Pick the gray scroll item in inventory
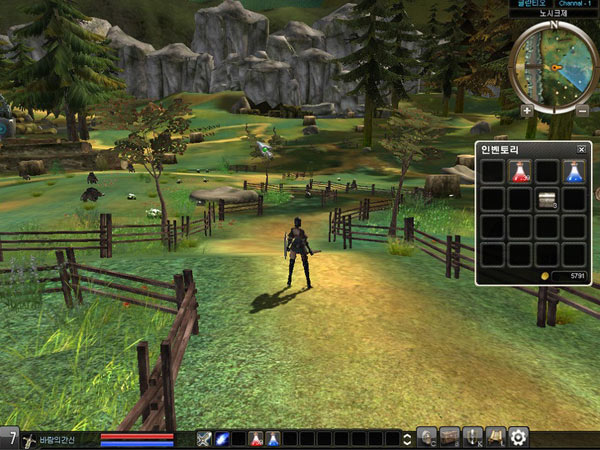The width and height of the screenshot is (600, 450). 546,199
